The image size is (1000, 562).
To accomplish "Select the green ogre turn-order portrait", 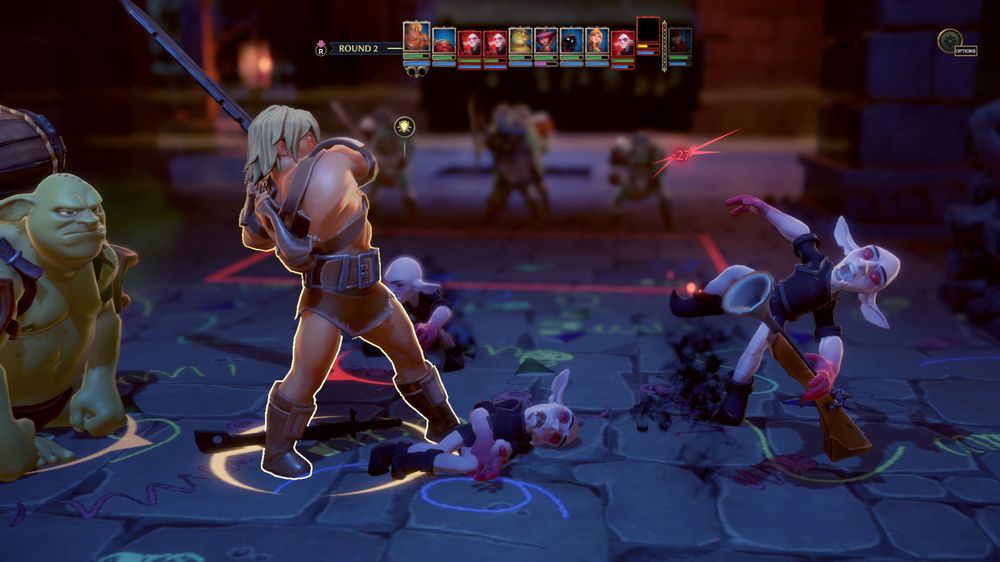I will tap(520, 41).
